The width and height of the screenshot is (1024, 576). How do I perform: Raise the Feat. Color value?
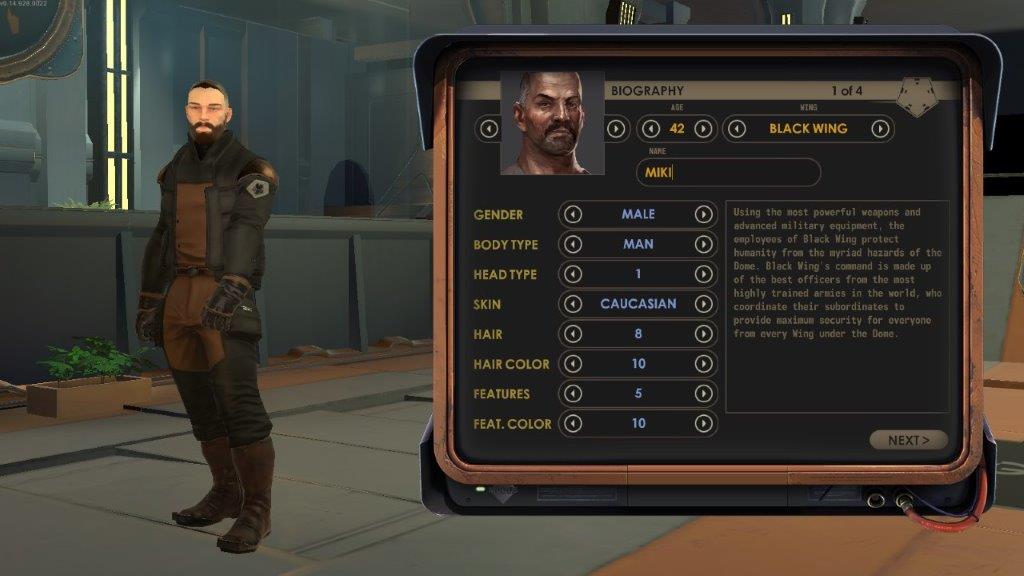[703, 424]
